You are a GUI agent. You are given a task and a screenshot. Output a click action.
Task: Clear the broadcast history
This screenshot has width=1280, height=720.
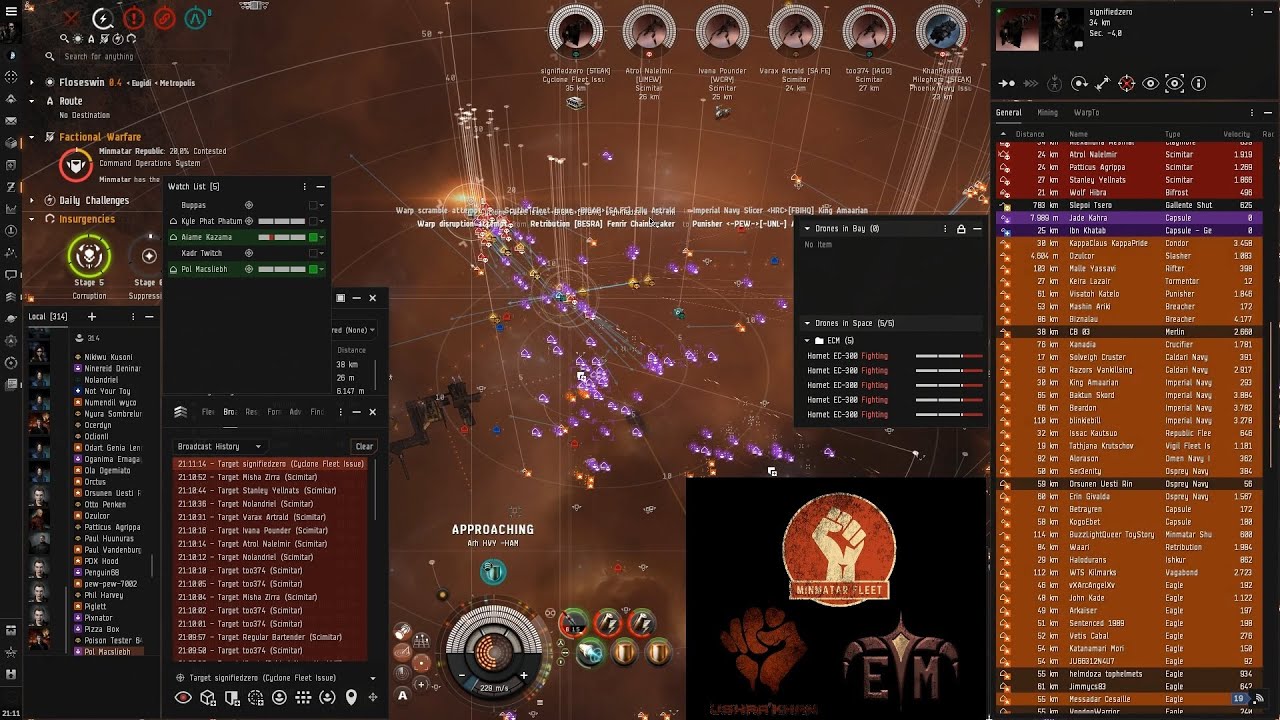coord(364,446)
